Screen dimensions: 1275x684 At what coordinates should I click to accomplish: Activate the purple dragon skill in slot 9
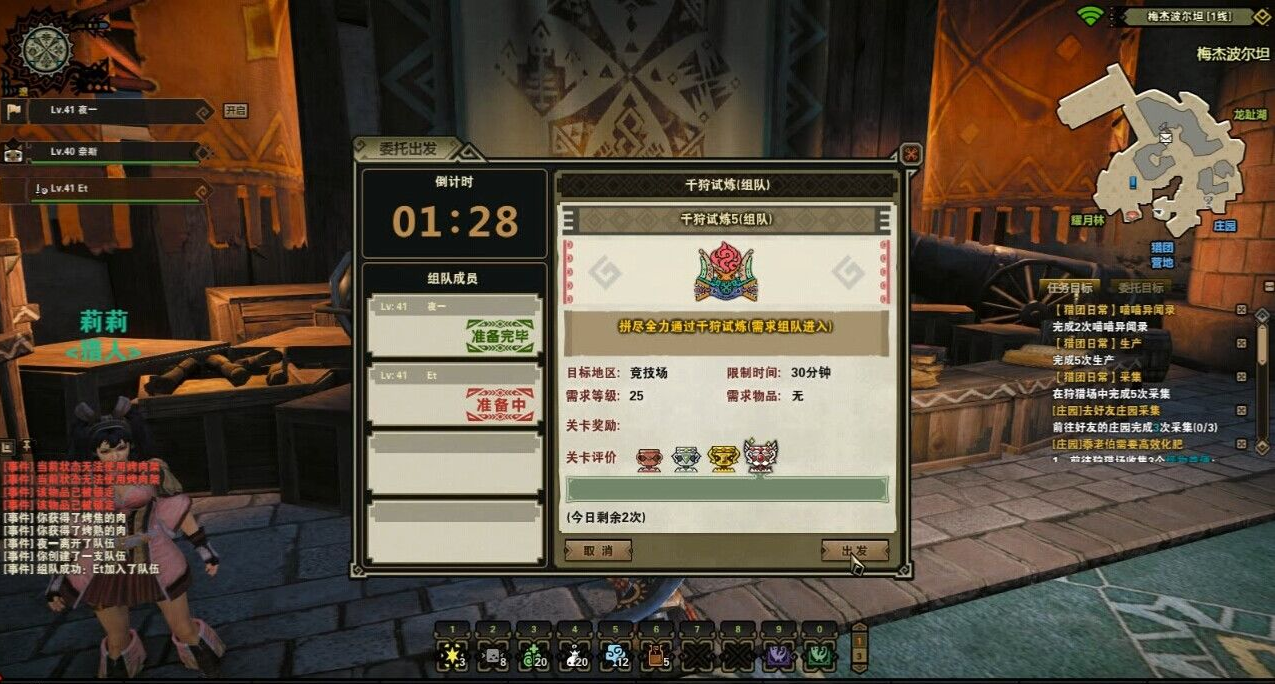click(779, 656)
